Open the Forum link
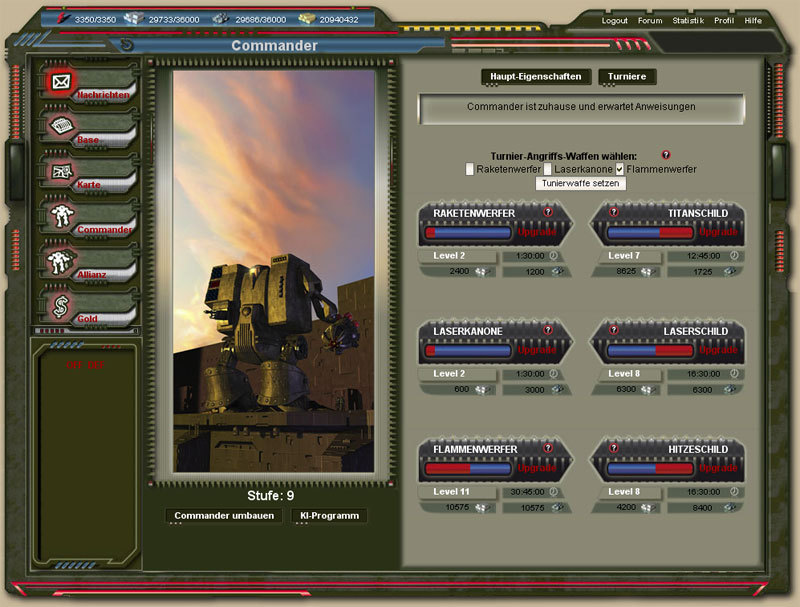Image resolution: width=800 pixels, height=607 pixels. click(650, 21)
